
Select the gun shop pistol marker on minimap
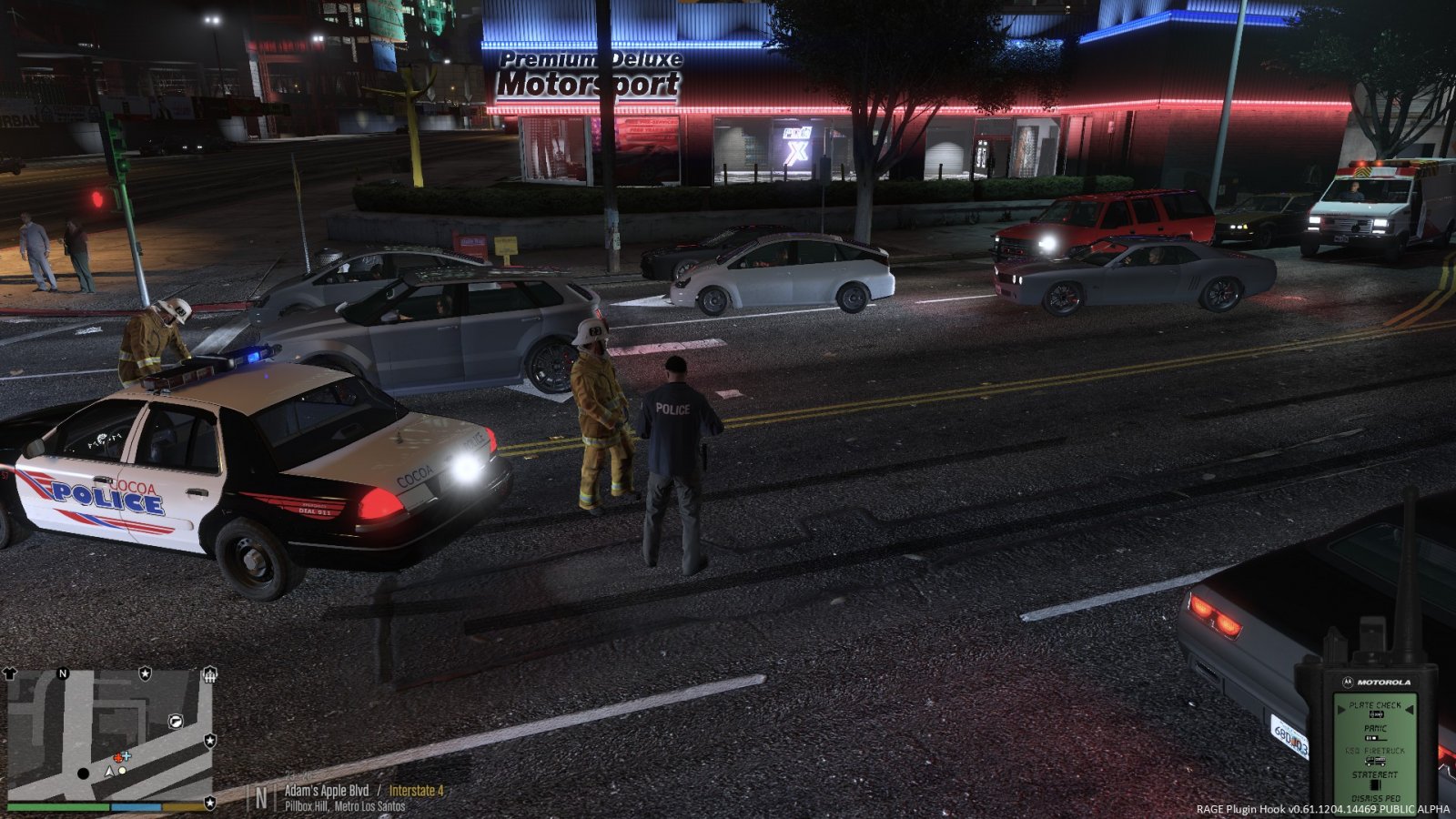176,721
